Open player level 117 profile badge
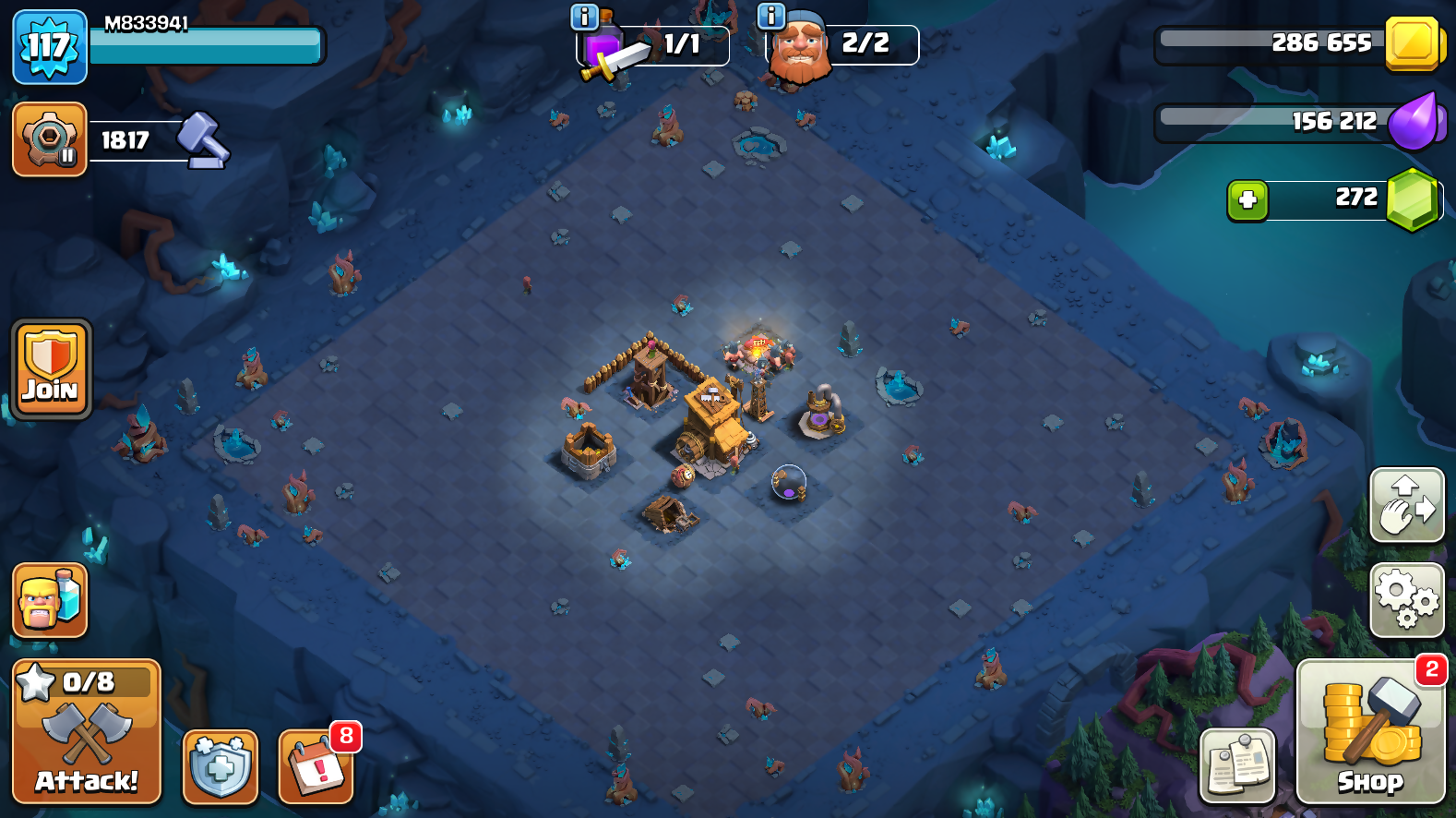Viewport: 1456px width, 818px height. coord(50,46)
